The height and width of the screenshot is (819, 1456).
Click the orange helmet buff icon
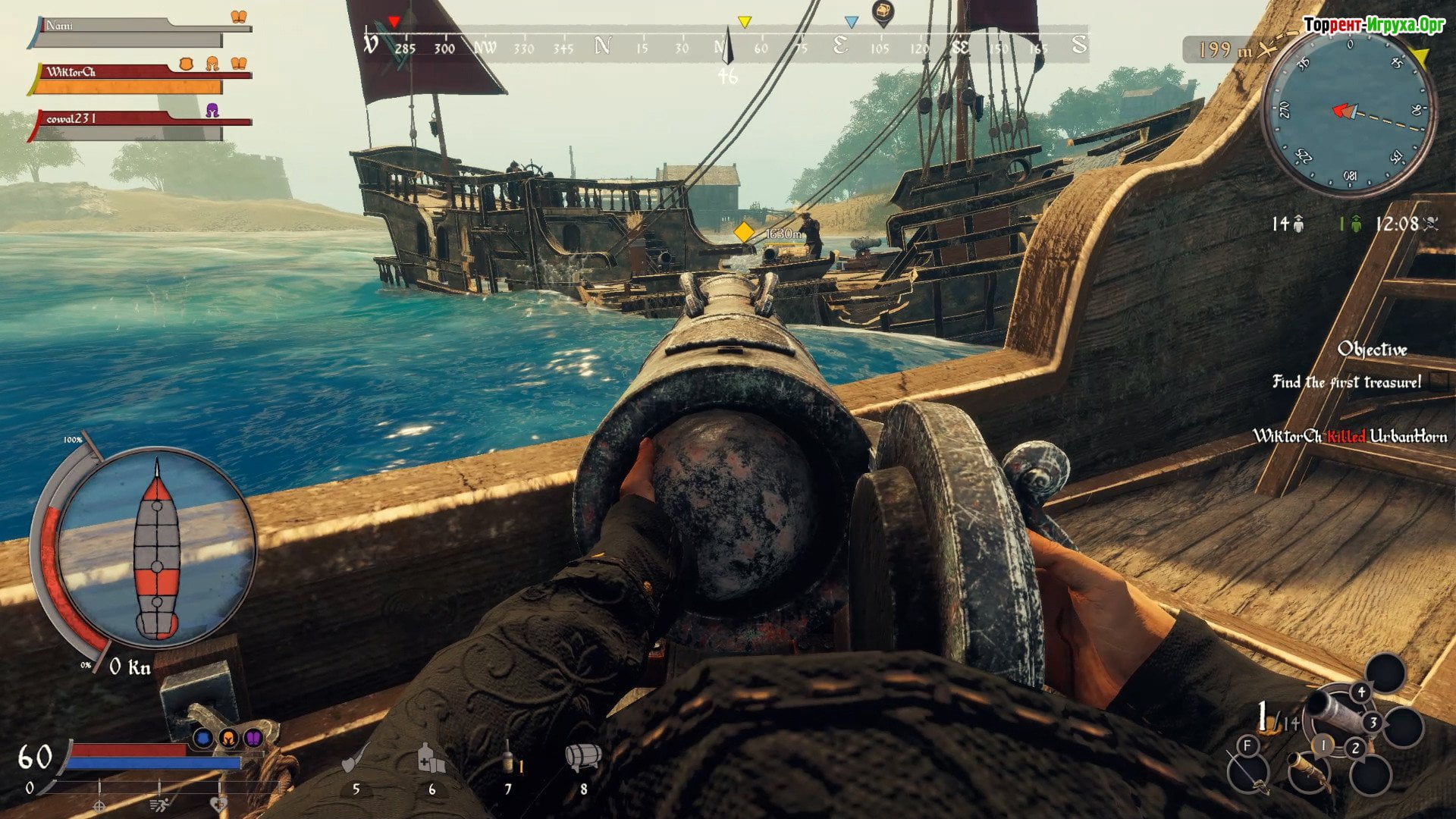coord(228,737)
